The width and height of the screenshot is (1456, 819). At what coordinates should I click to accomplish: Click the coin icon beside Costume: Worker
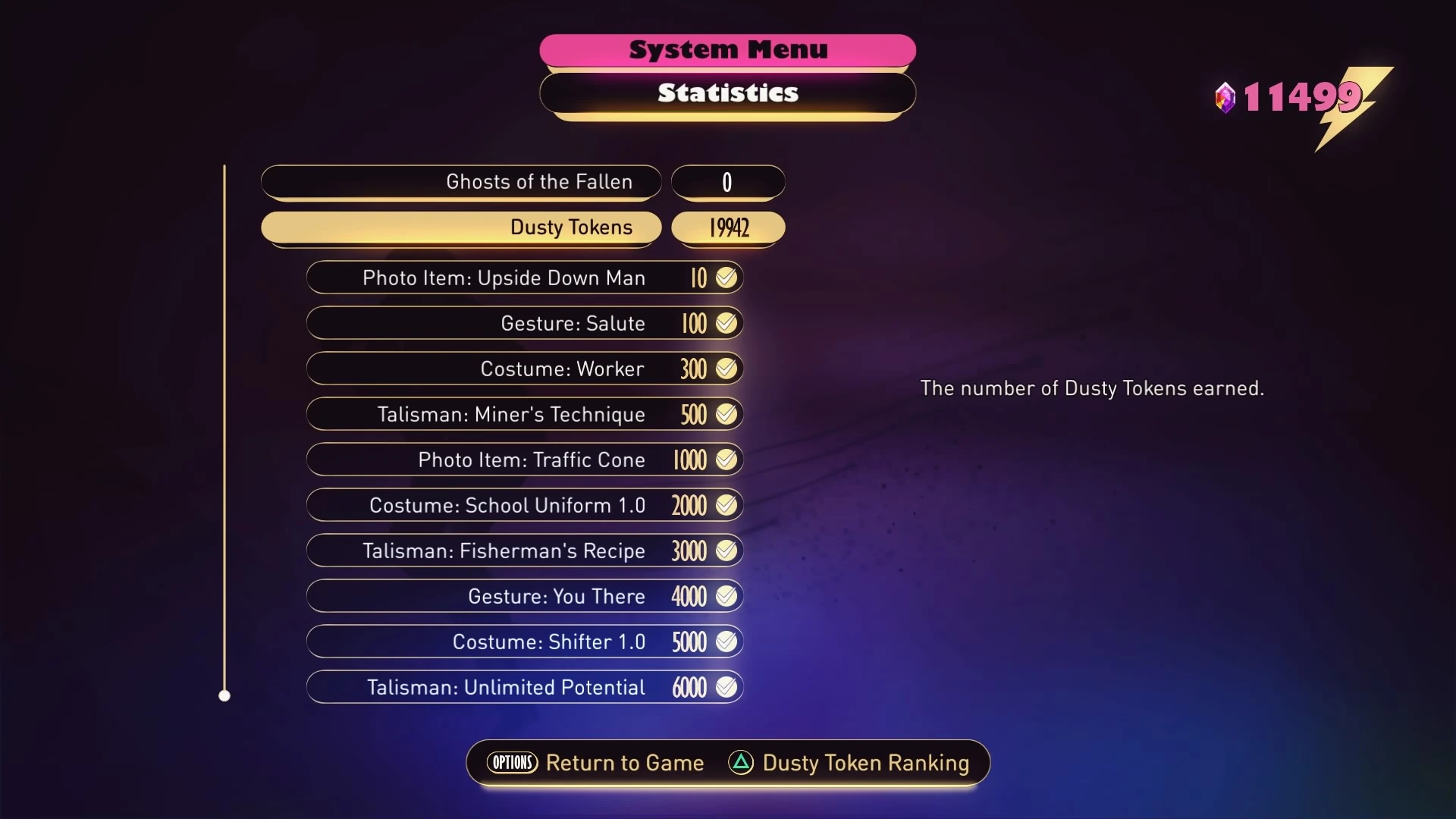(726, 369)
